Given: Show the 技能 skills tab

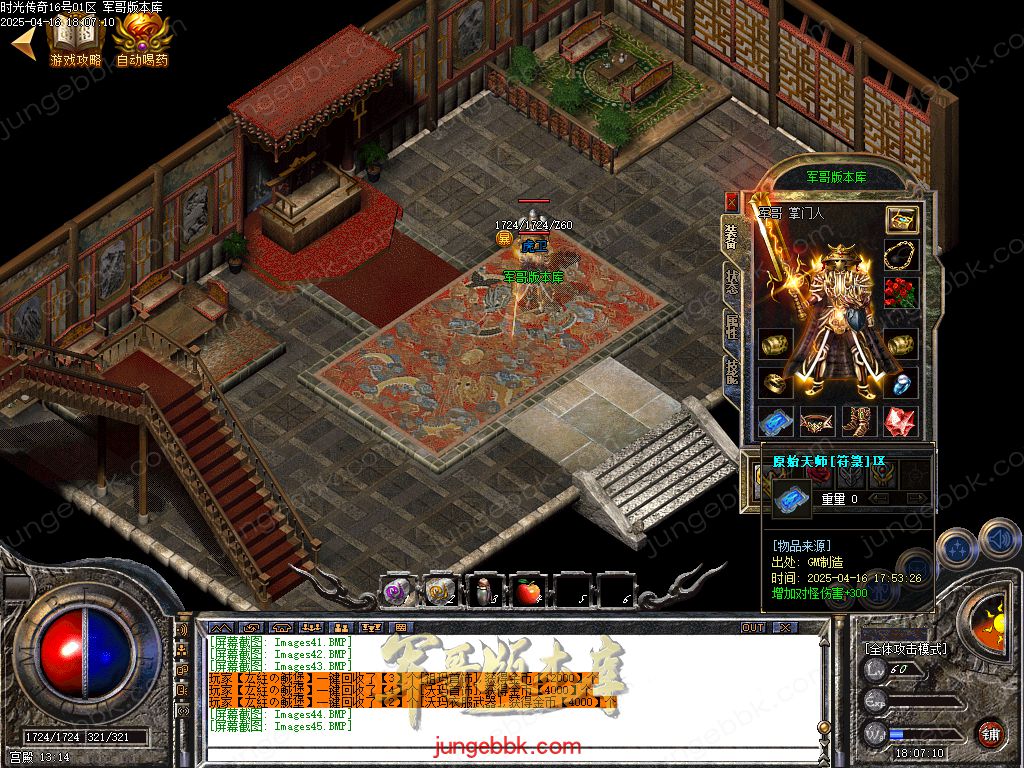Looking at the screenshot, I should [732, 372].
